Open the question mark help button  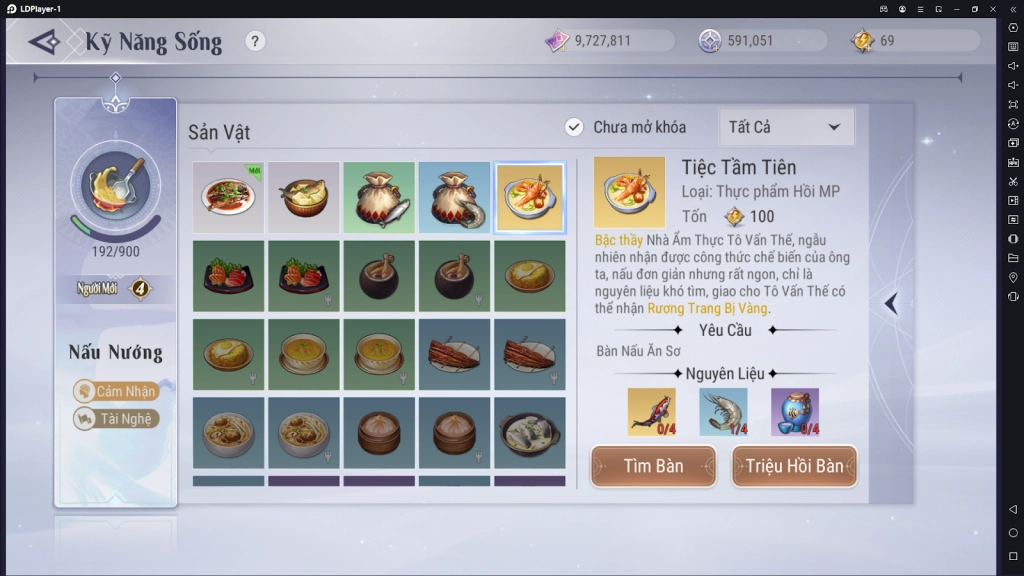click(256, 41)
